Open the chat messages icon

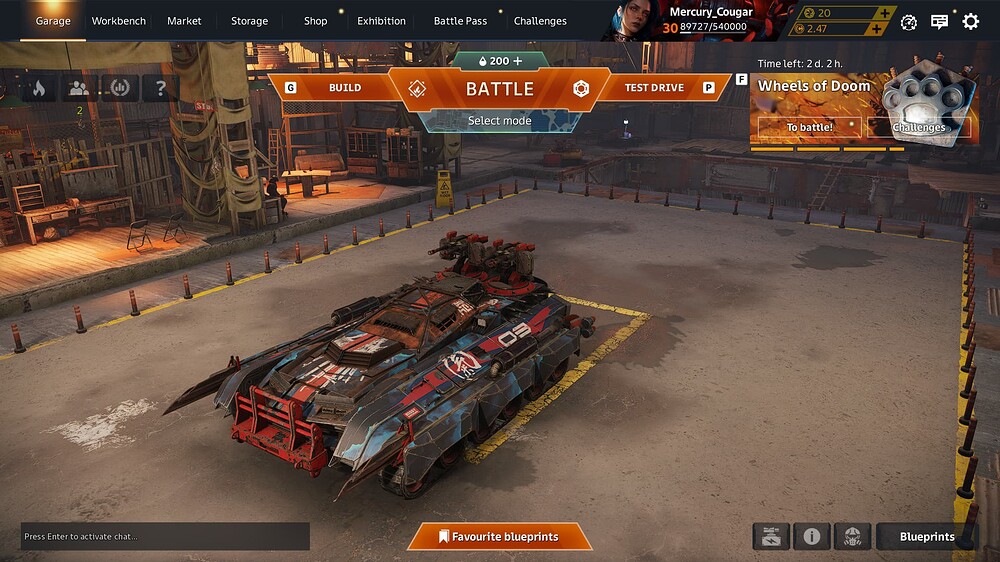point(939,21)
